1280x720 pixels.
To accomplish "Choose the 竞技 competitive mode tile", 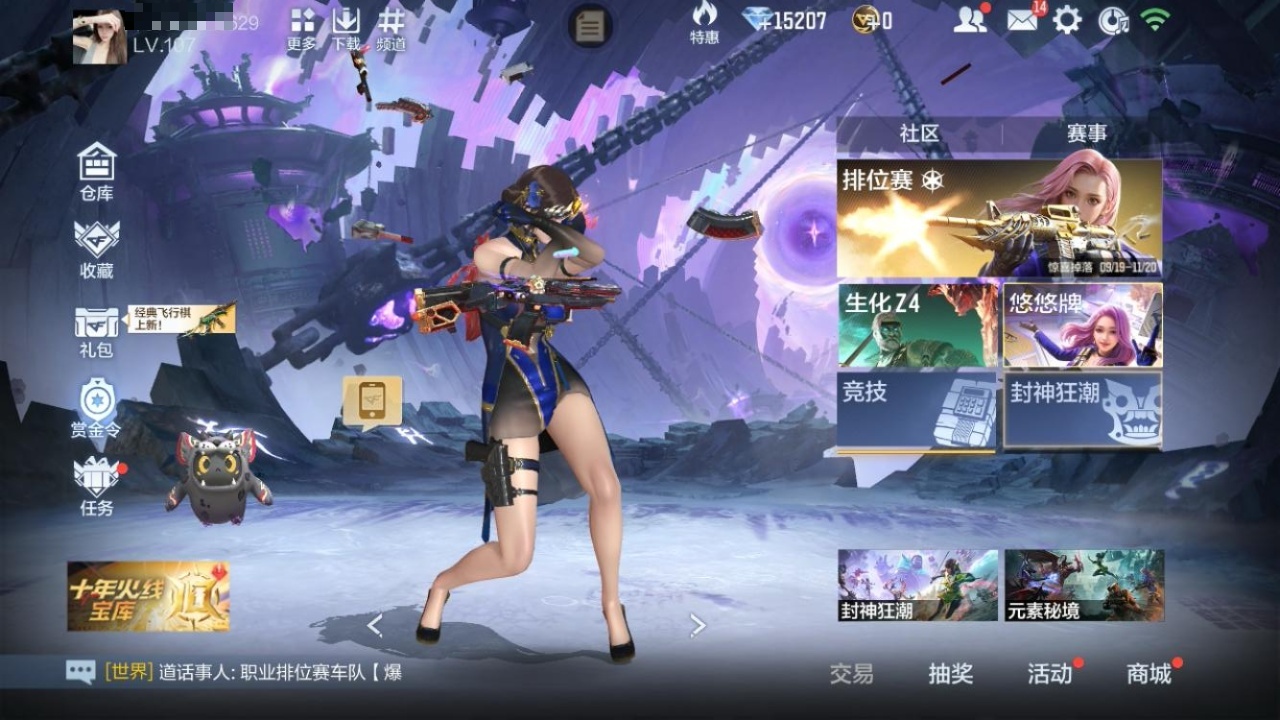I will click(x=917, y=411).
